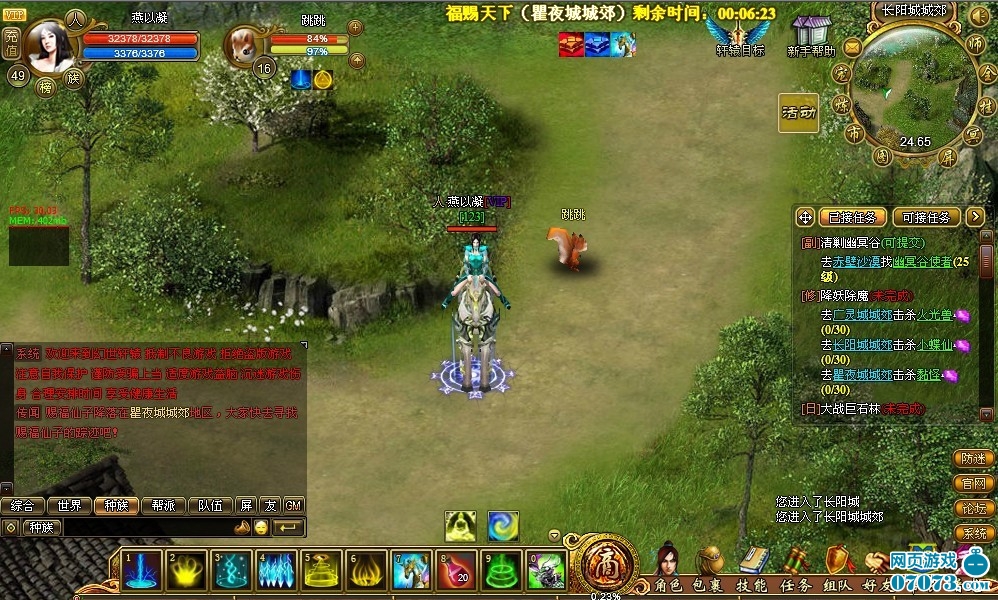Switch to the 已接任务 tab
Viewport: 998px width, 600px height.
click(853, 217)
